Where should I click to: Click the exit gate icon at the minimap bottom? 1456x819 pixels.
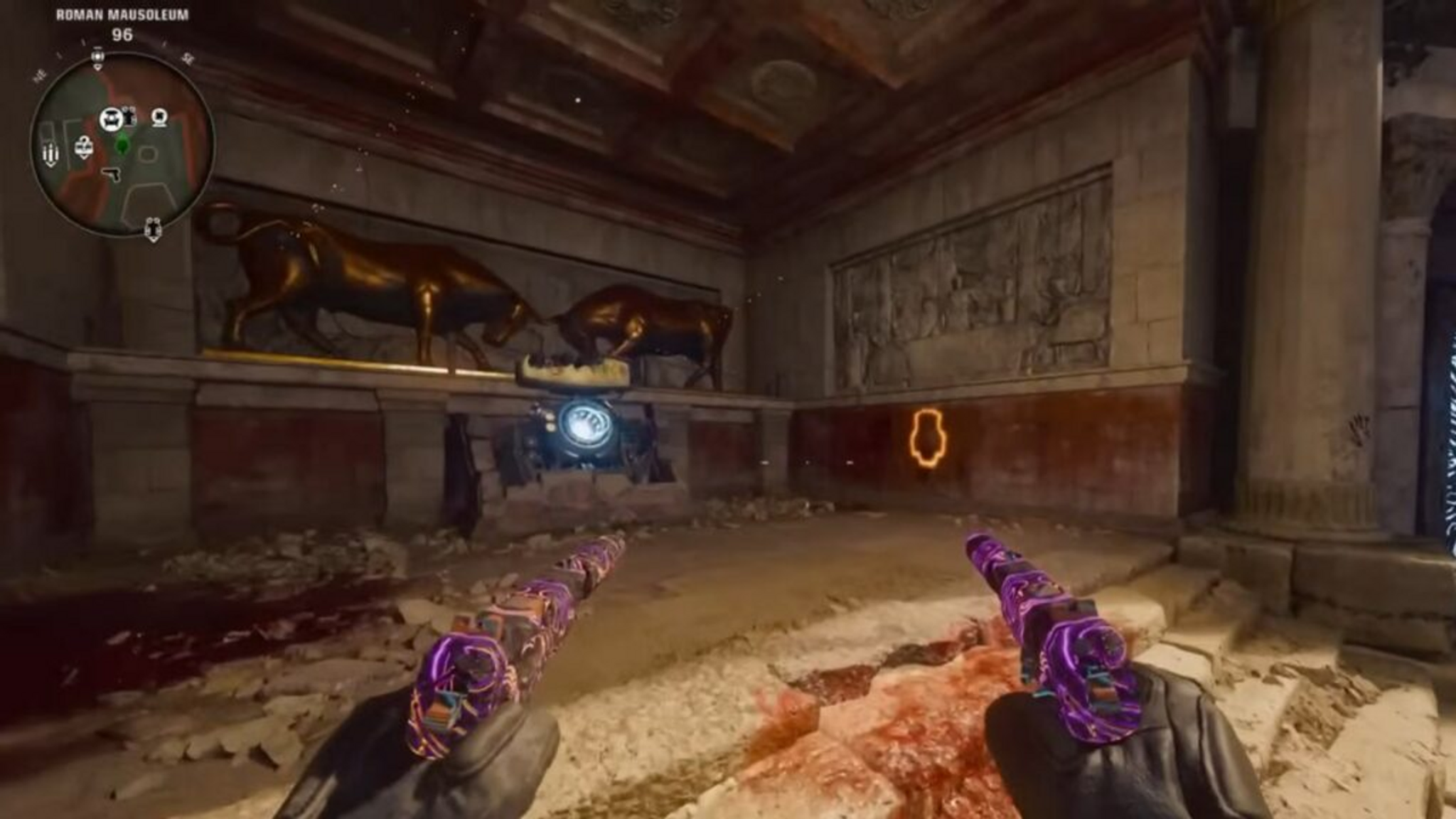154,229
